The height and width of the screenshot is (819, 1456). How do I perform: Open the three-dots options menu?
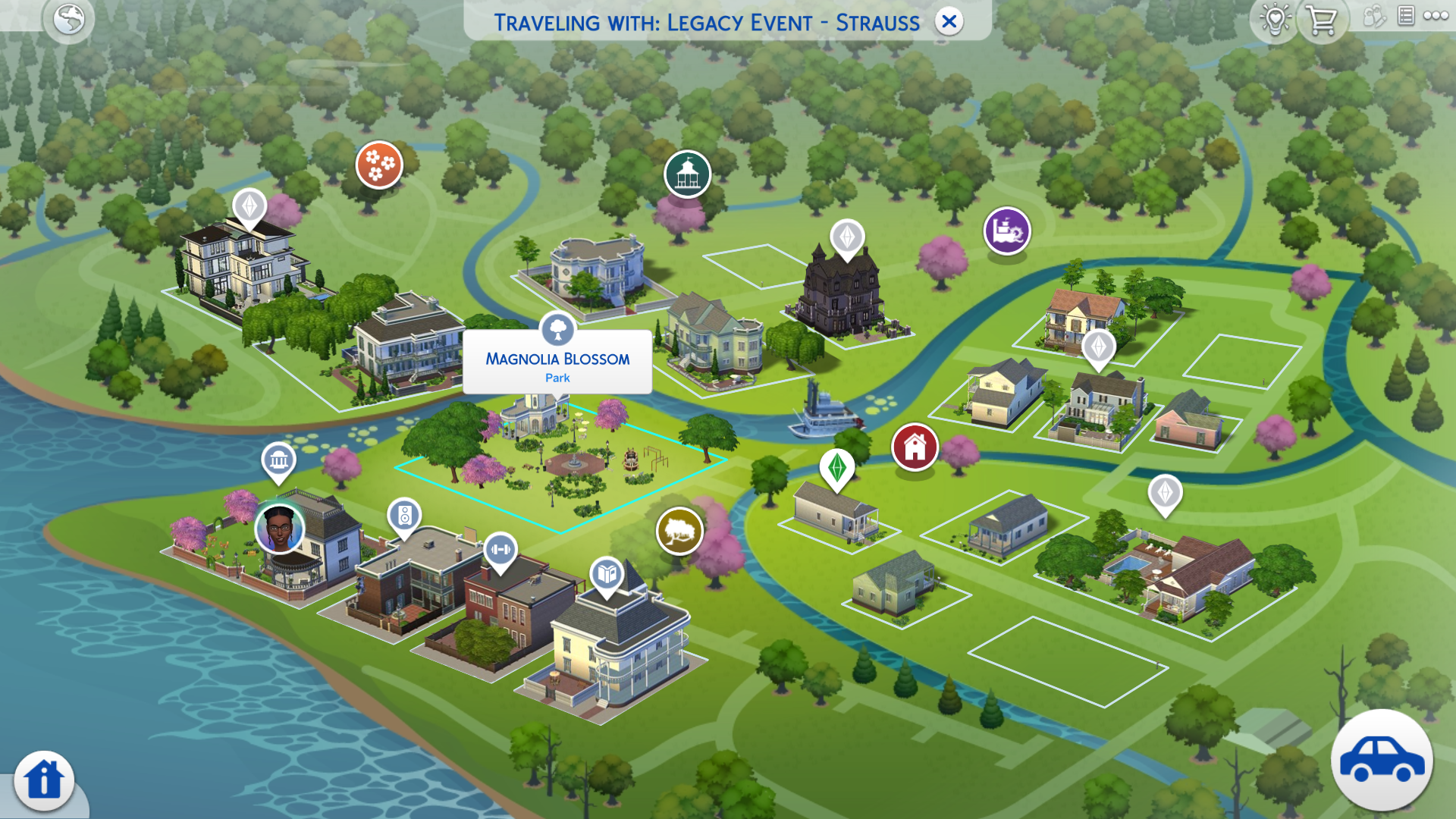(1436, 16)
